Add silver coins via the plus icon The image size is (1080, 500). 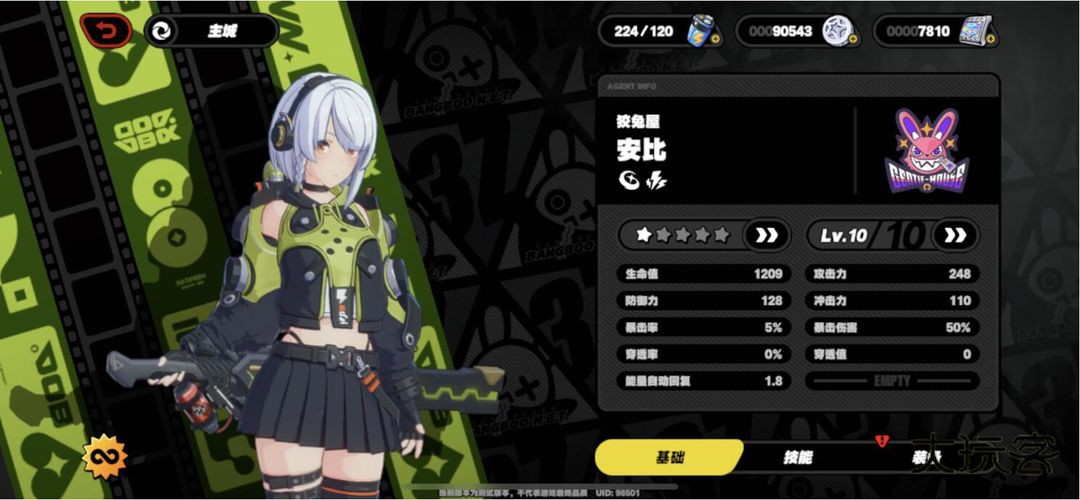[853, 39]
